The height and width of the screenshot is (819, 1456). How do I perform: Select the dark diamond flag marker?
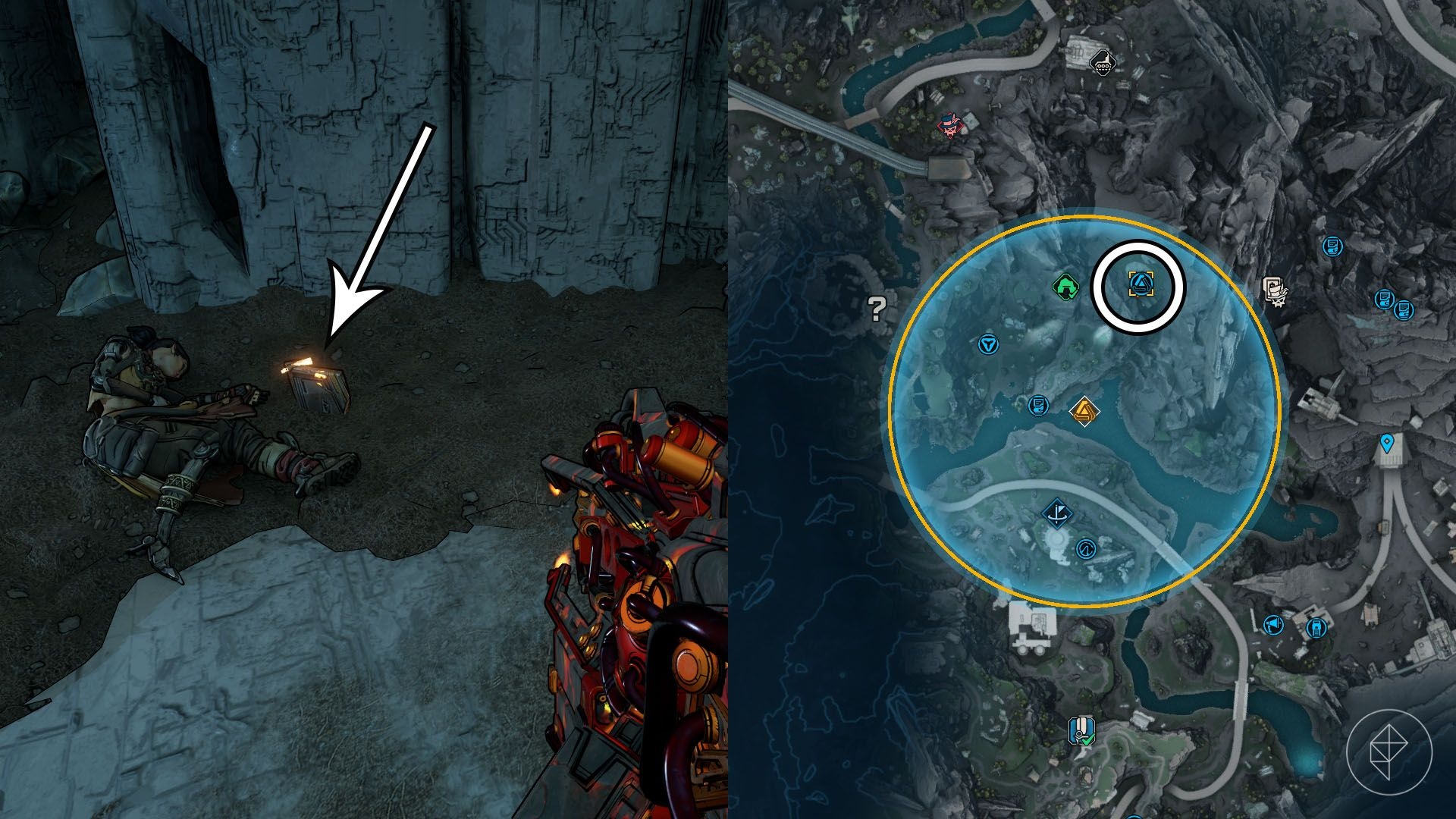coord(1055,513)
